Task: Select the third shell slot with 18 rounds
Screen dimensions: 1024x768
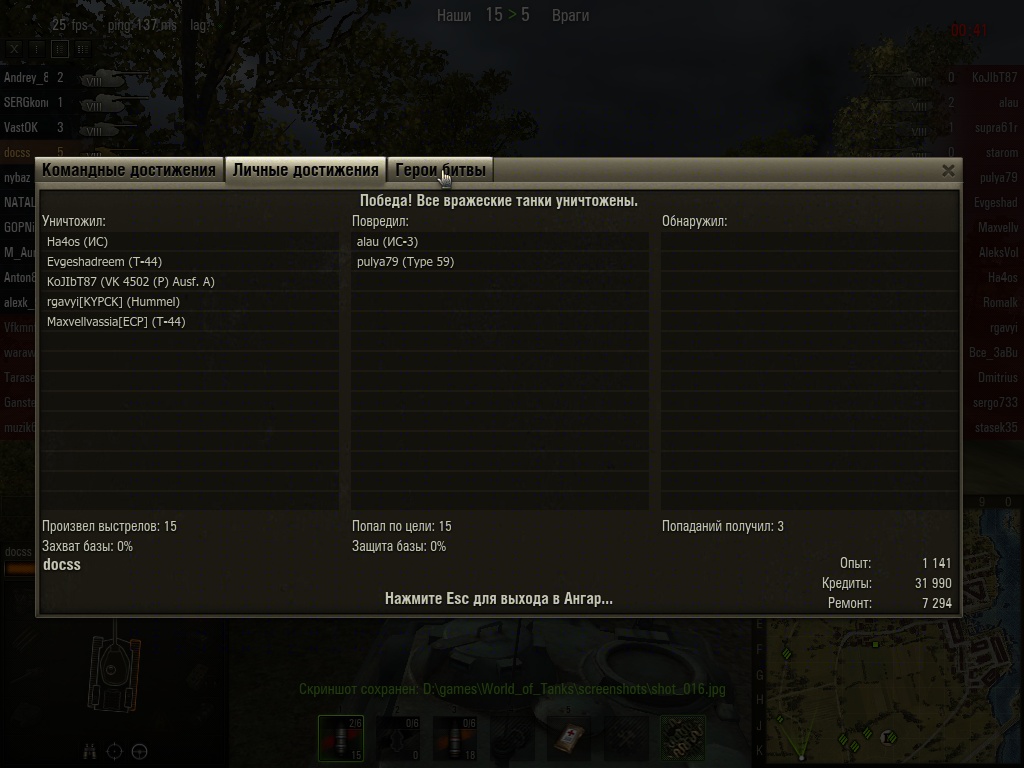Action: (455, 738)
